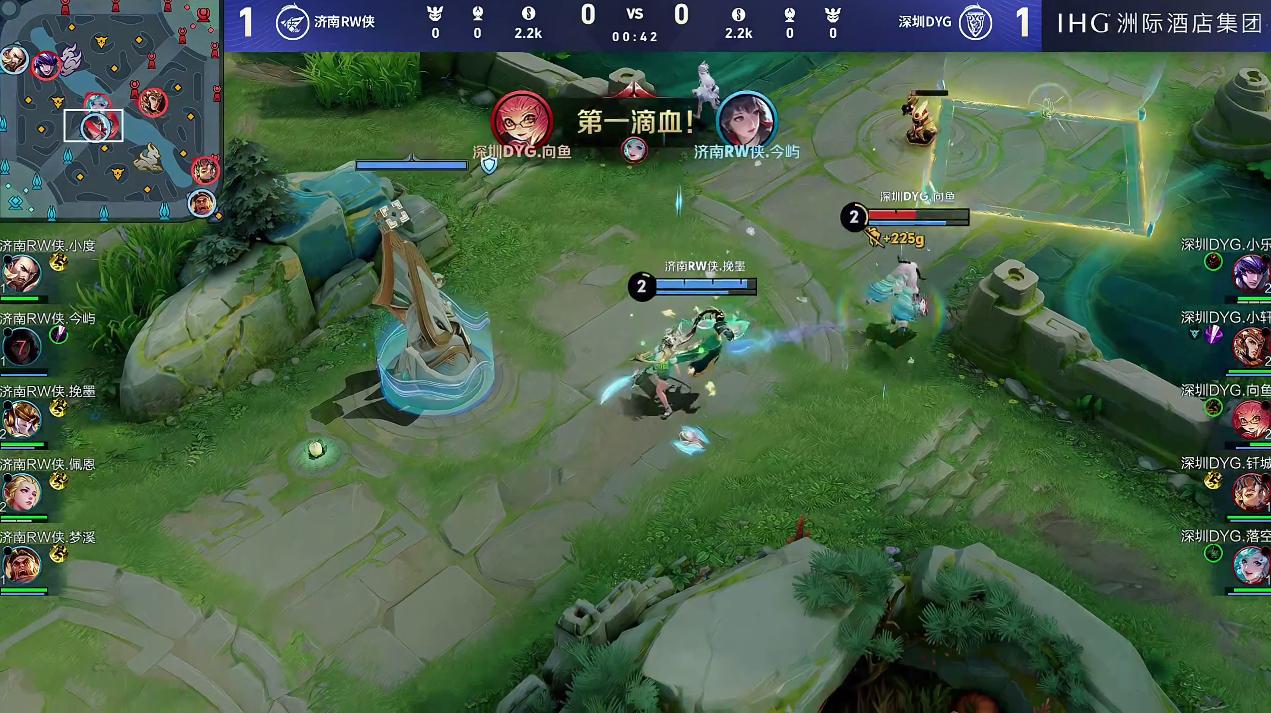Spectate player 济南RW侠.梦溪 via portrait
1271x713 pixels.
20,567
